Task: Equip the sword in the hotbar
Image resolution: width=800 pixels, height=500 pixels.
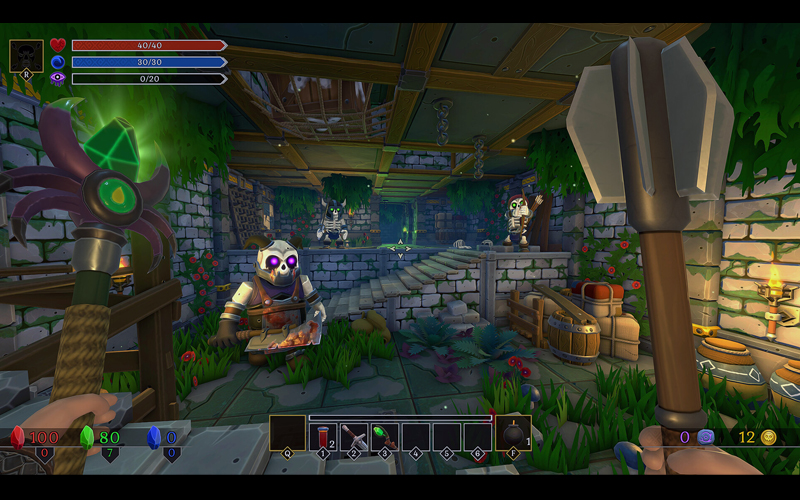Action: (x=353, y=436)
